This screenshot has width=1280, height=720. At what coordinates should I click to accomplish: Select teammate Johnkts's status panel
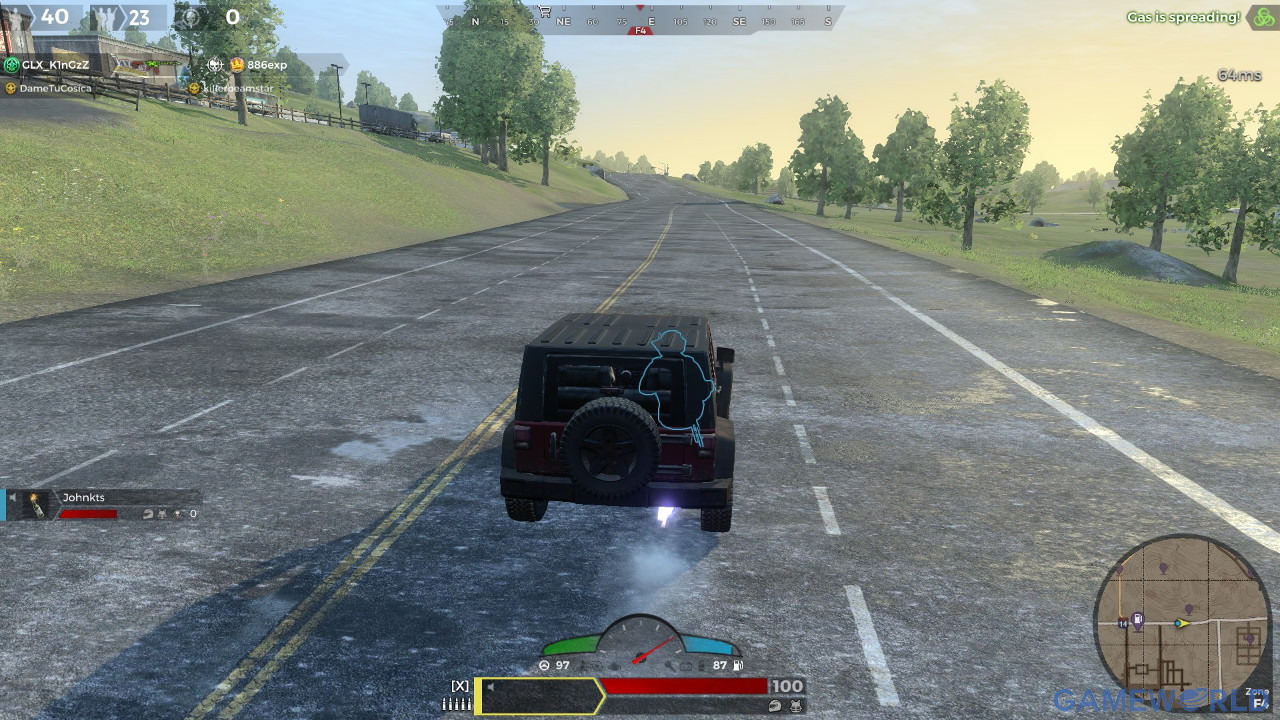point(103,505)
